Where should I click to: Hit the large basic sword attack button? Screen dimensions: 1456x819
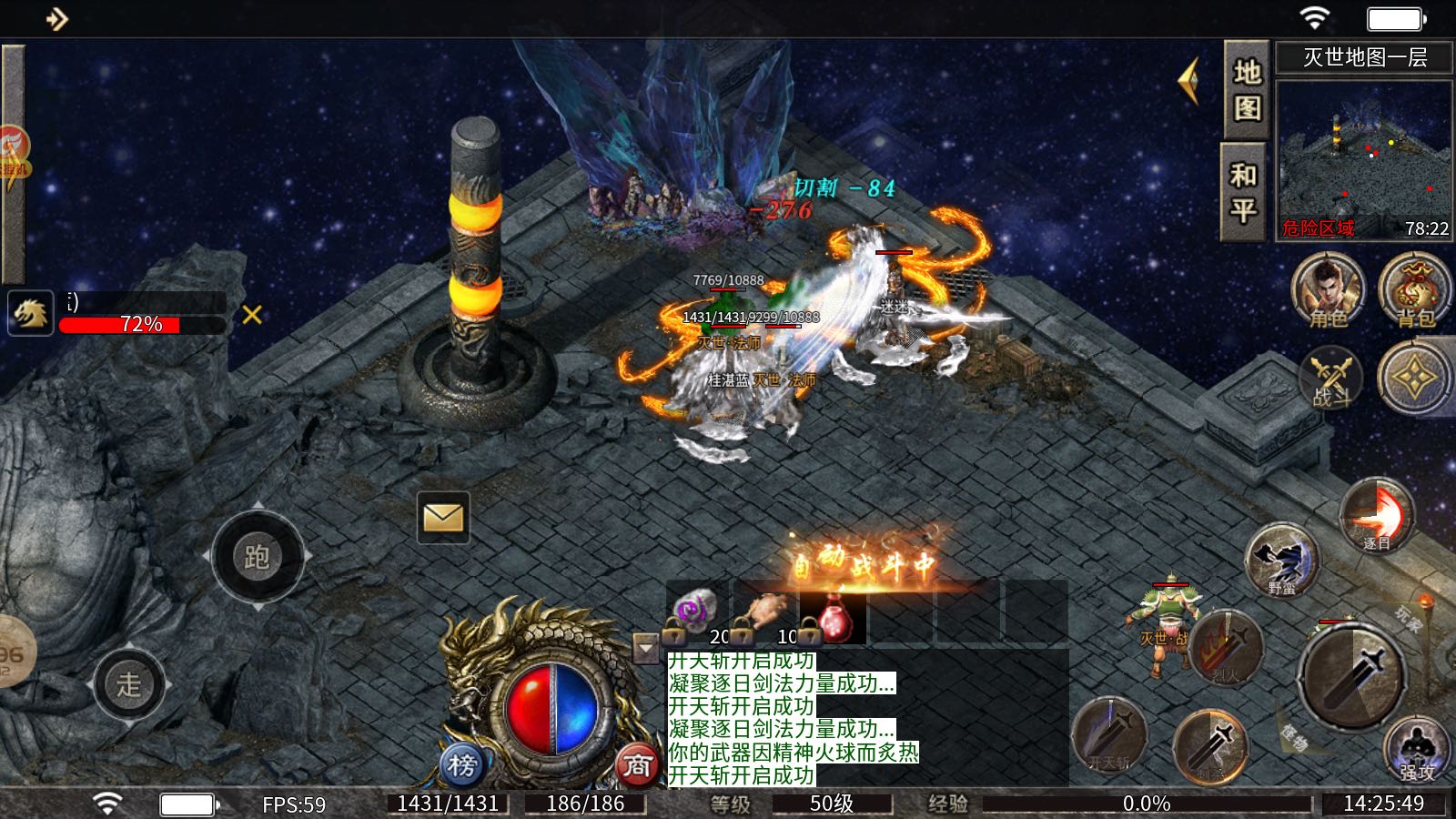[x=1350, y=675]
